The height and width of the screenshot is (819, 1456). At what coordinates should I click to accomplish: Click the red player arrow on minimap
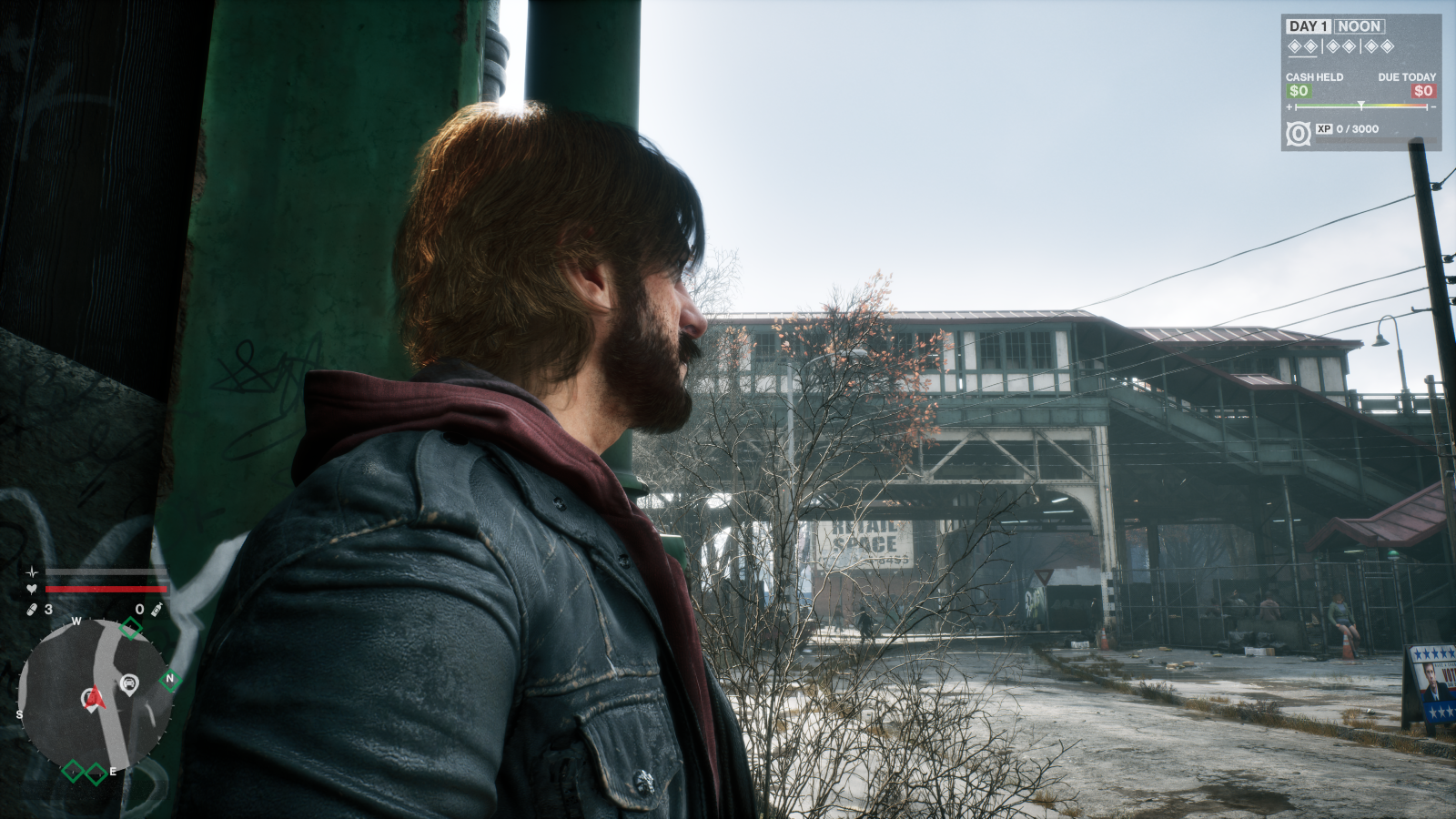pos(95,699)
